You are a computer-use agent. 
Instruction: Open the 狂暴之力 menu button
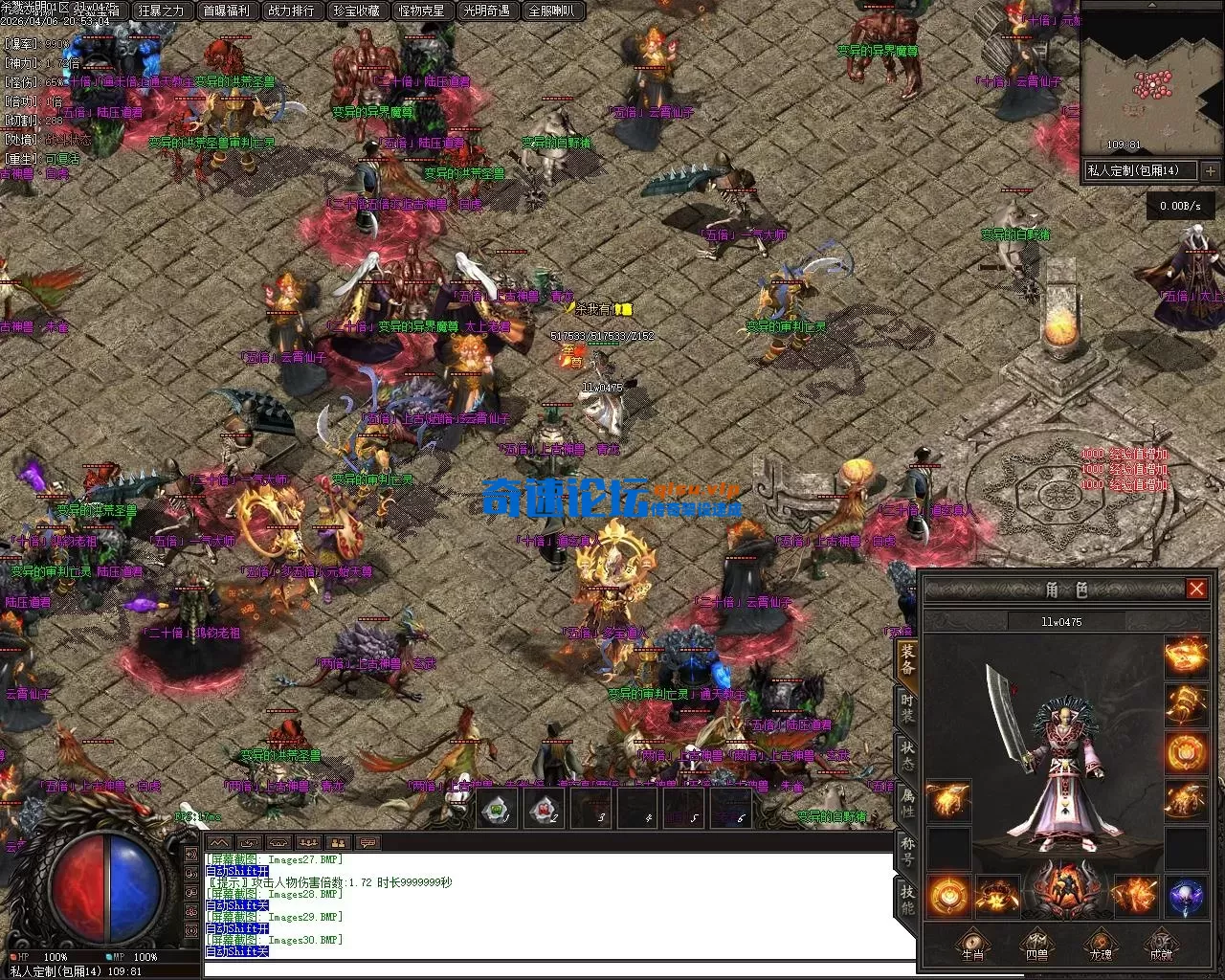(161, 11)
